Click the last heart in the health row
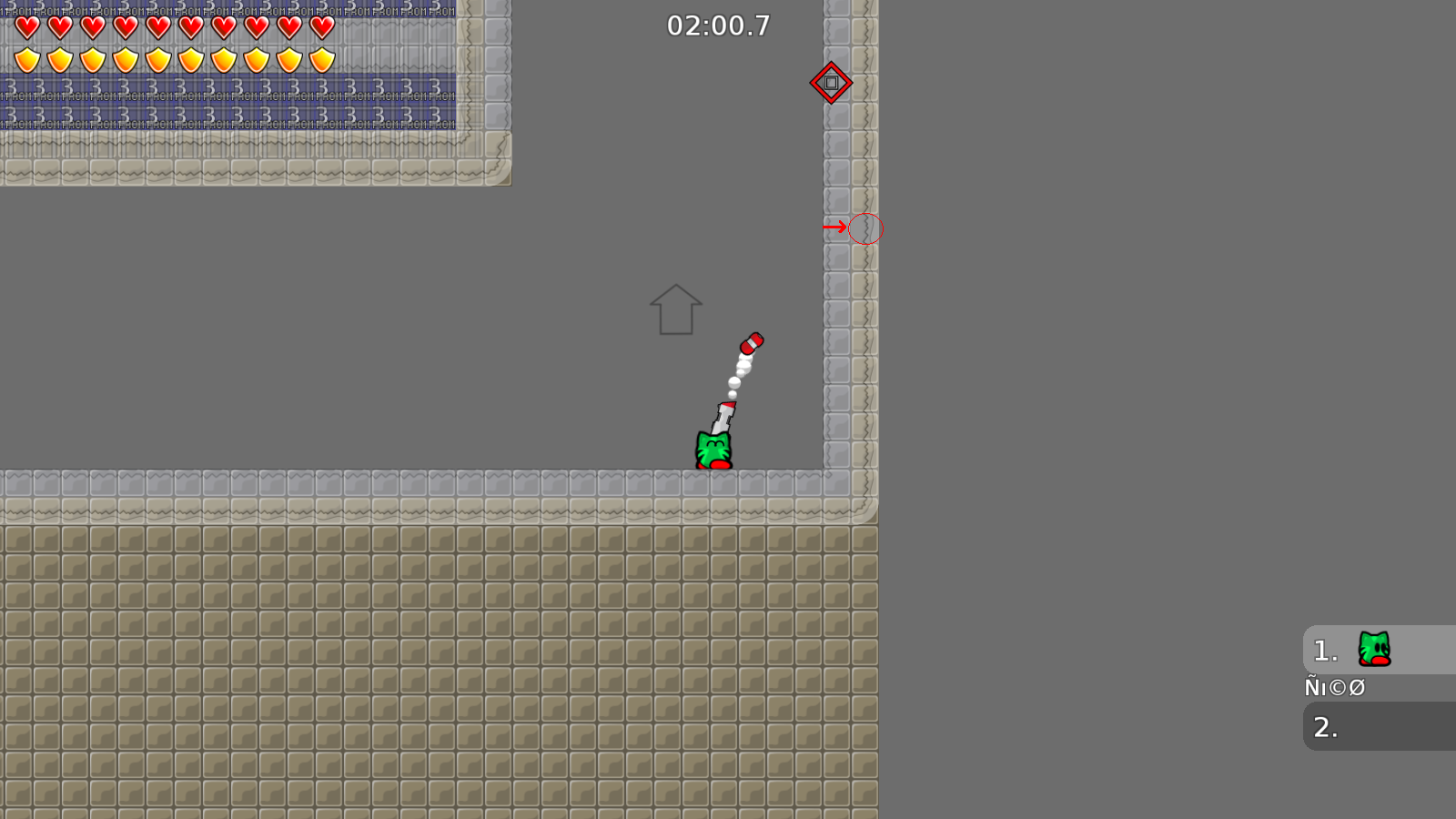 320,27
